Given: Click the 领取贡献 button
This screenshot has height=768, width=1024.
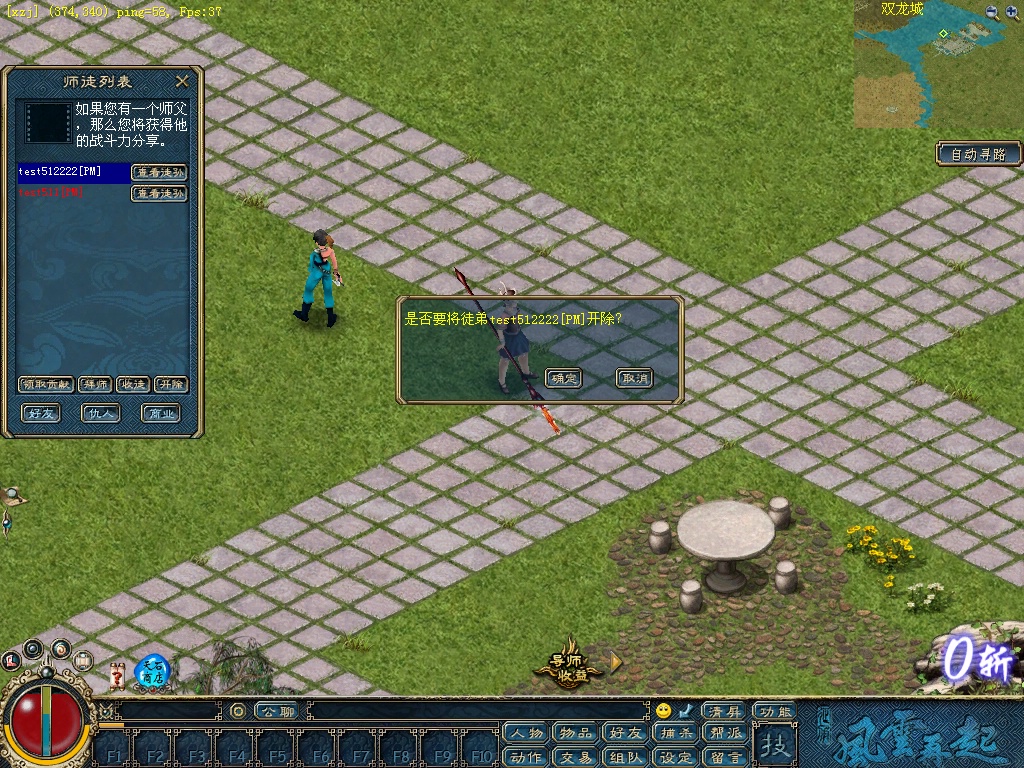Looking at the screenshot, I should pos(46,384).
